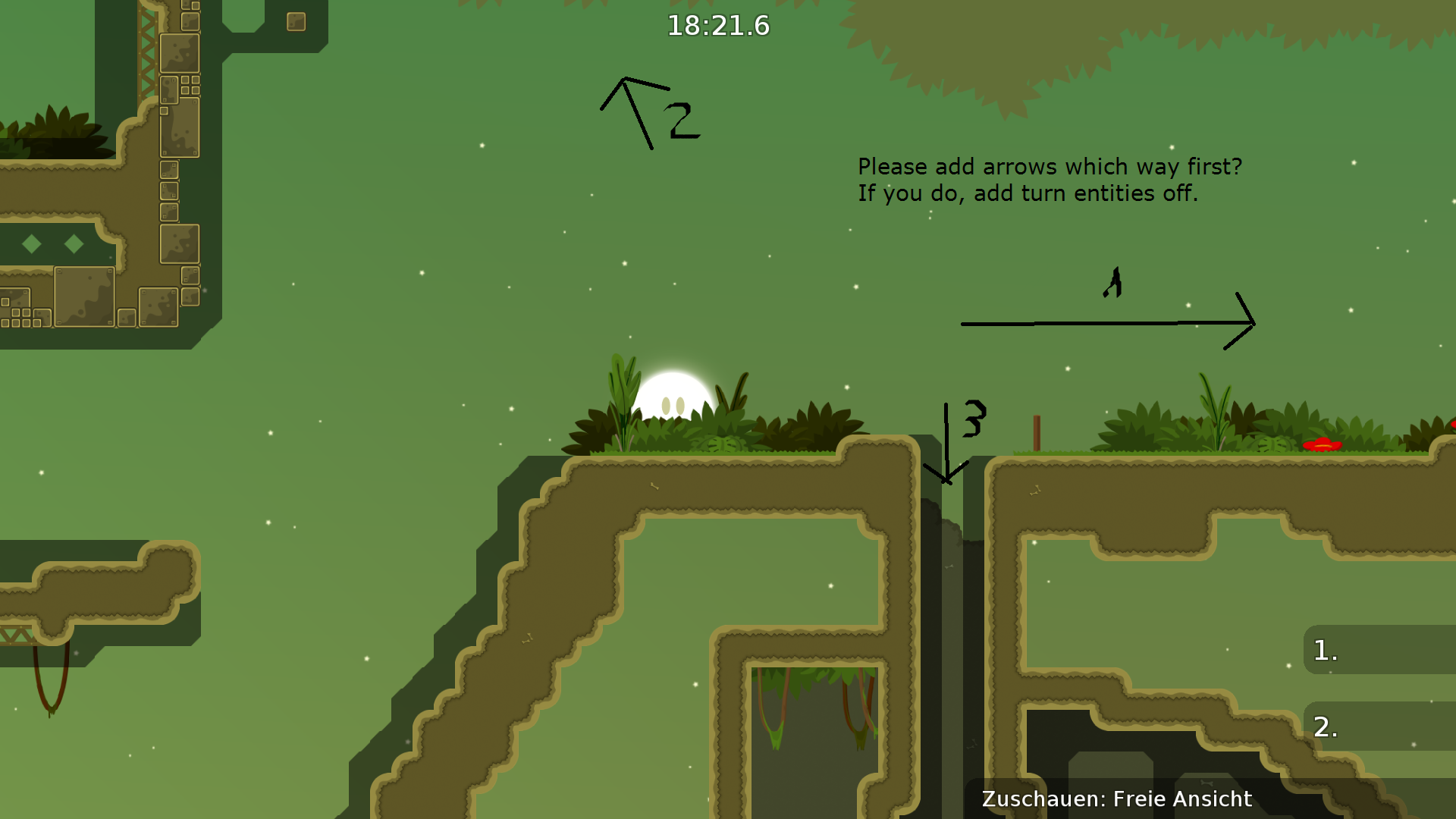This screenshot has height=819, width=1456.
Task: Click the wooden post beside the gap
Action: [1037, 432]
